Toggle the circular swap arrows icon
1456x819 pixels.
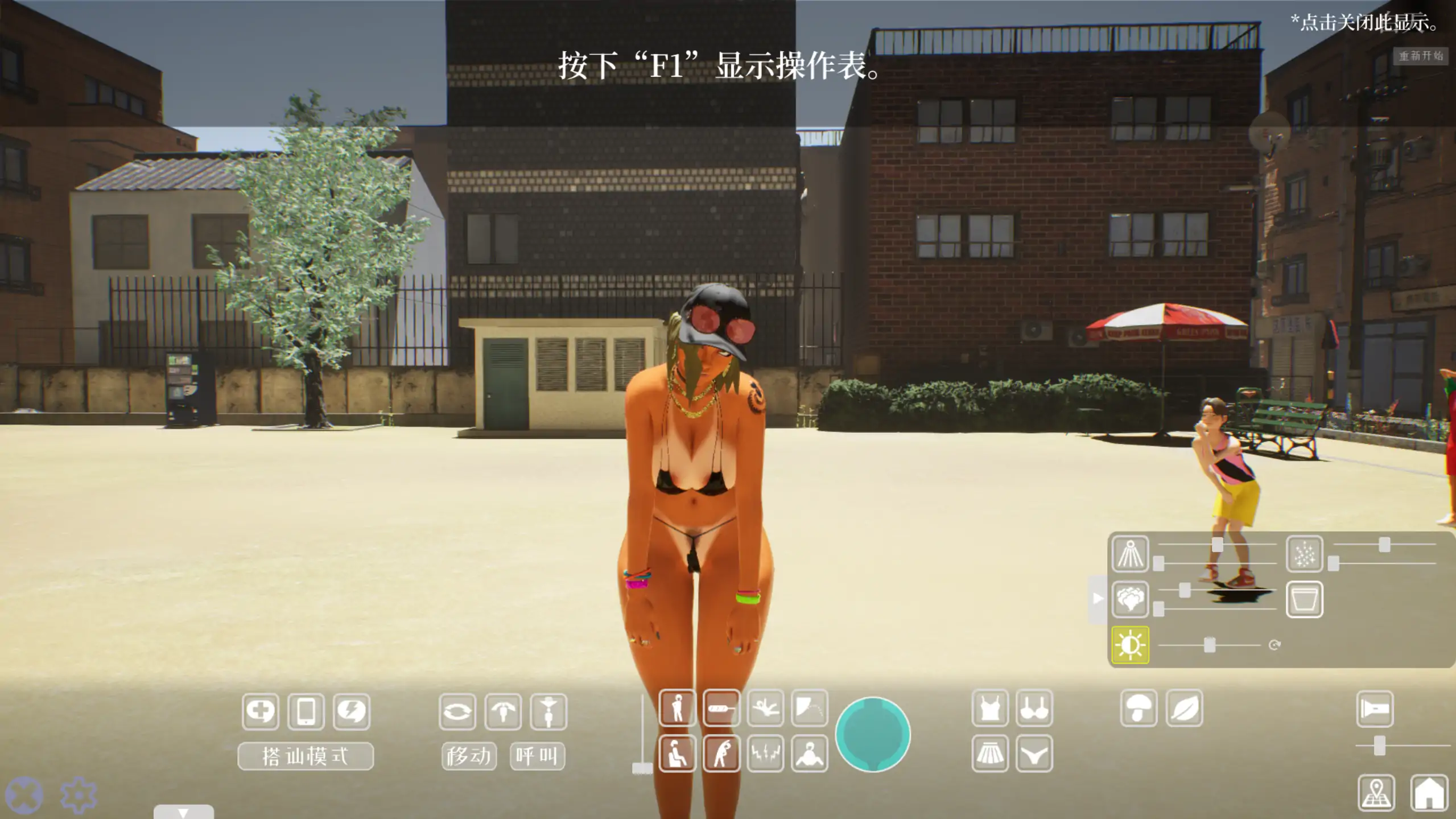(x=457, y=711)
